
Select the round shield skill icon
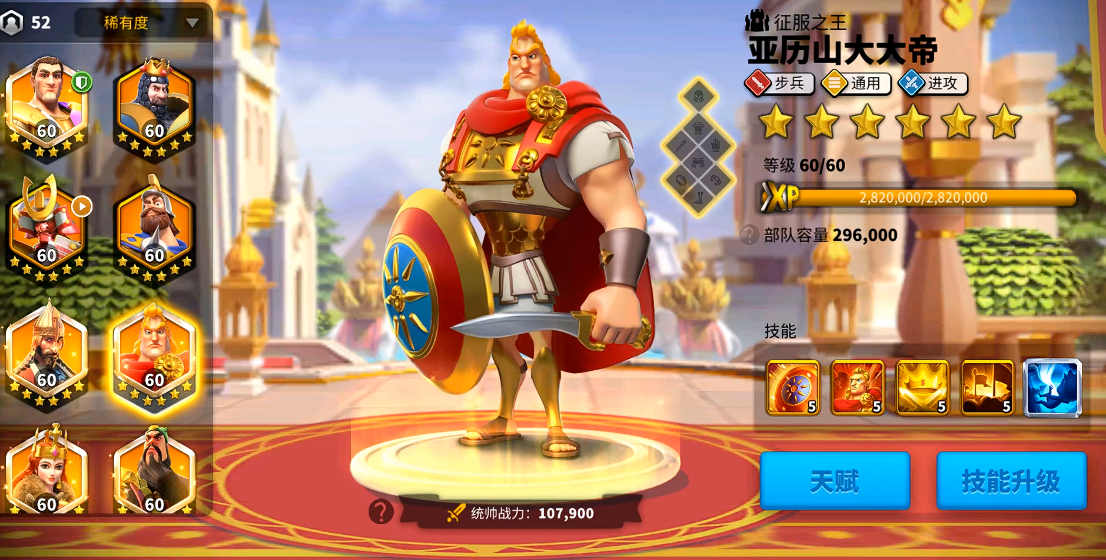(792, 387)
